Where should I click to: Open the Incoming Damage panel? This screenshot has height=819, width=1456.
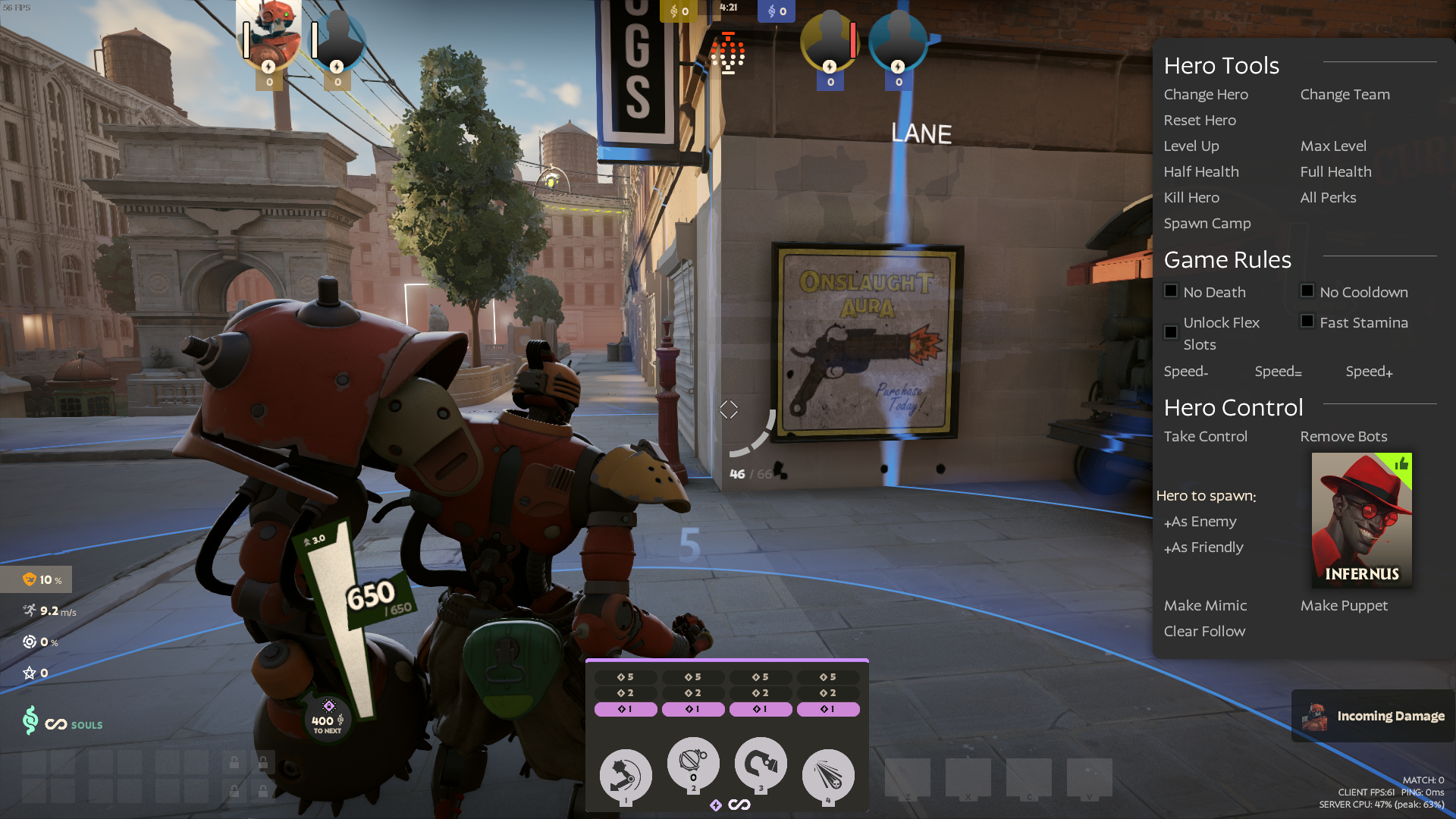point(1374,716)
